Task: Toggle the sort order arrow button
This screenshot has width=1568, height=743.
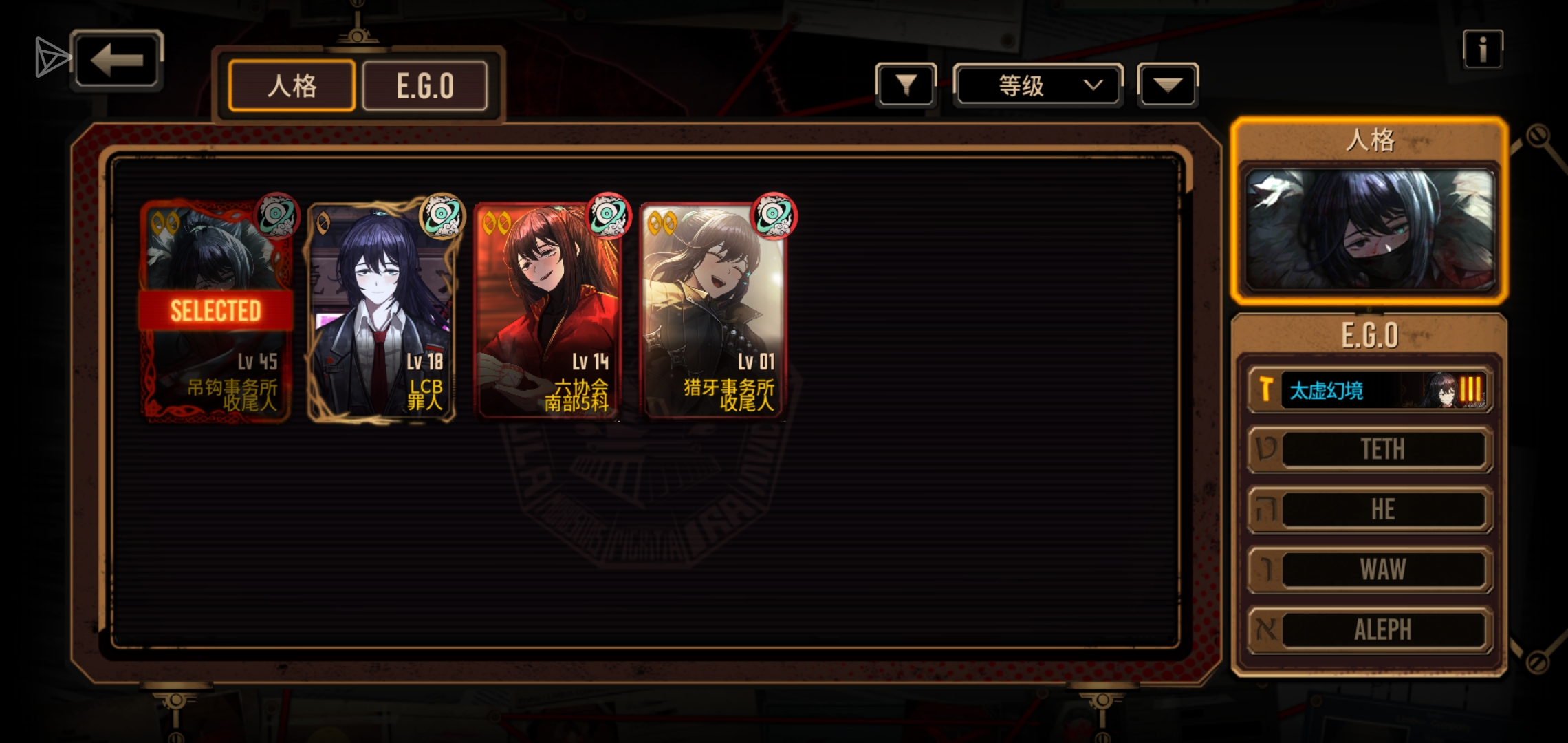Action: [1168, 85]
